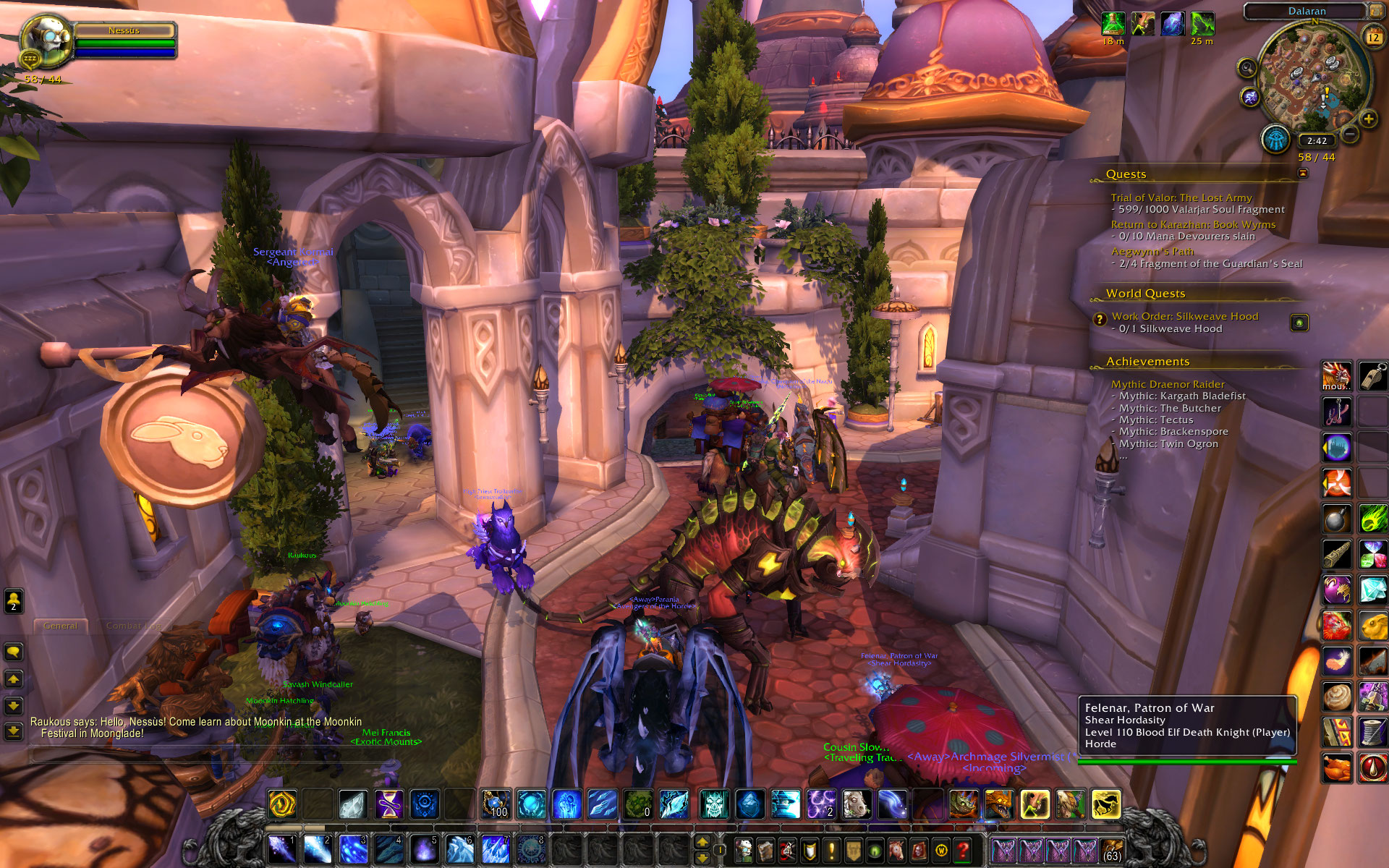Zoom in the minimap with plus button
The image size is (1389, 868).
click(x=1368, y=119)
